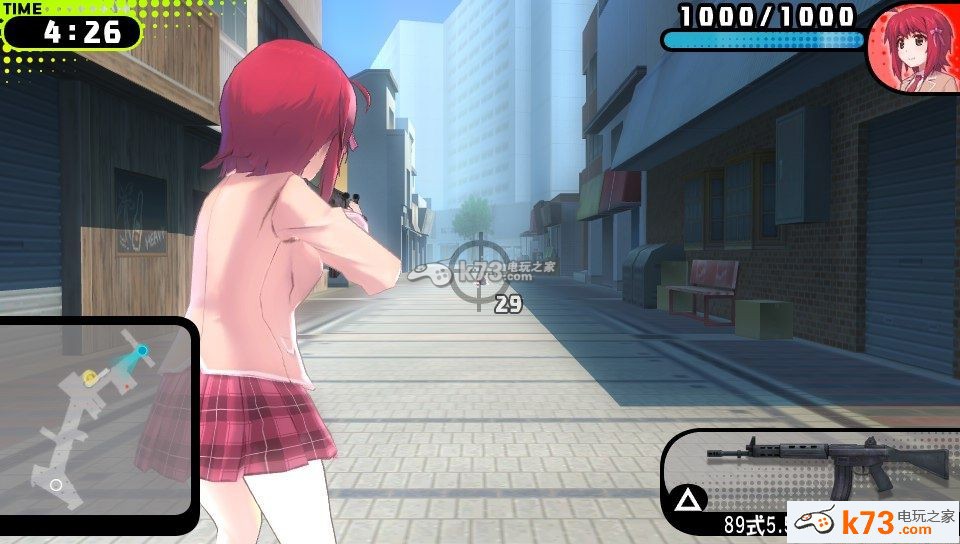The width and height of the screenshot is (960, 544).
Task: Open the minimap panel
Action: (96, 417)
